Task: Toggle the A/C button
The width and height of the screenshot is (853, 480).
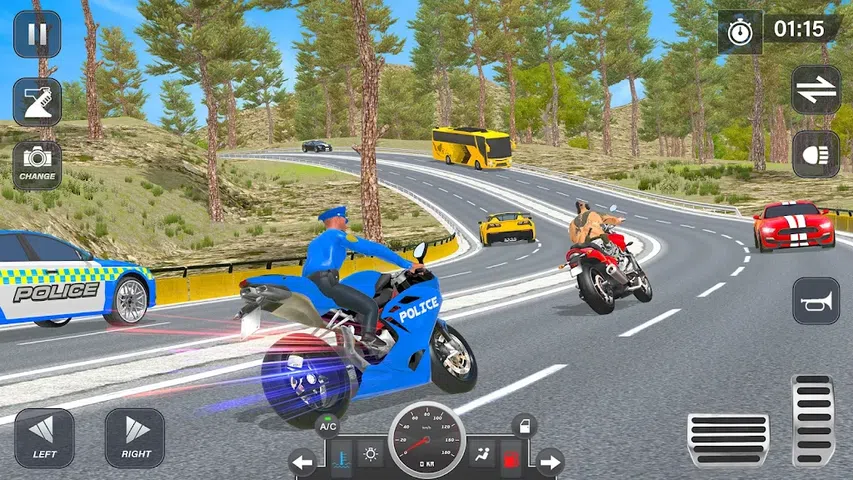Action: click(x=328, y=427)
